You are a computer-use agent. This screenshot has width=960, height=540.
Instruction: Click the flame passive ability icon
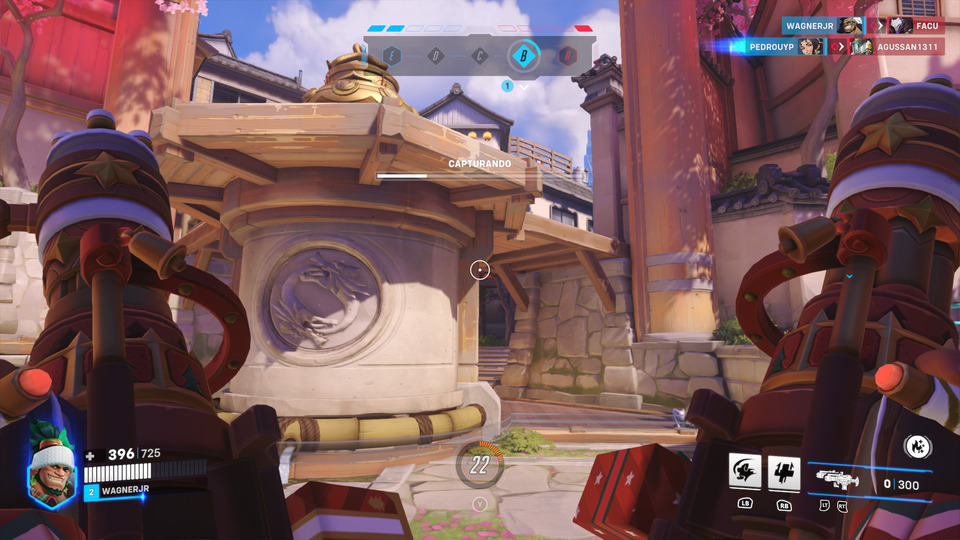coord(917,447)
